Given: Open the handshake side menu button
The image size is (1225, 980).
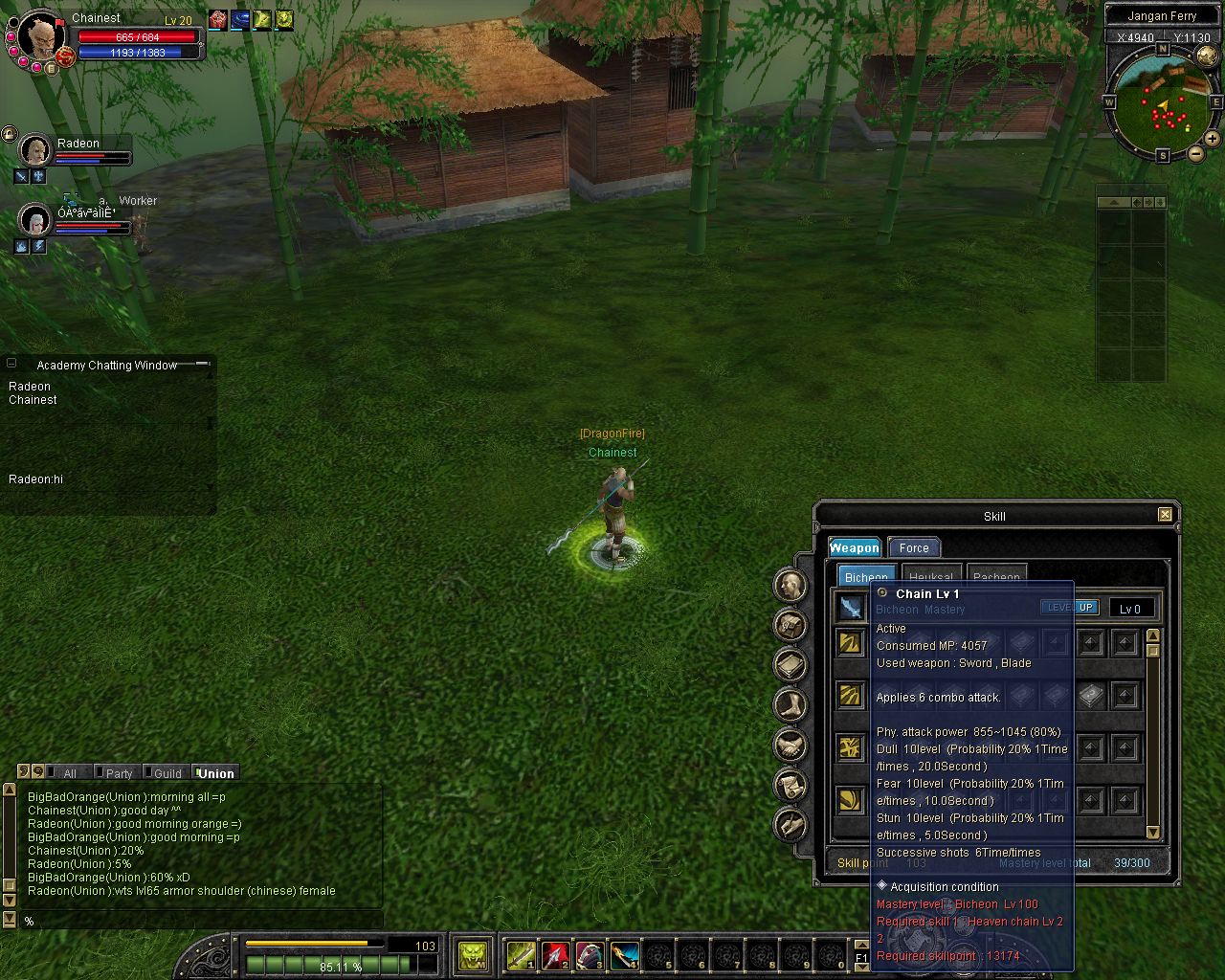Looking at the screenshot, I should tap(791, 744).
